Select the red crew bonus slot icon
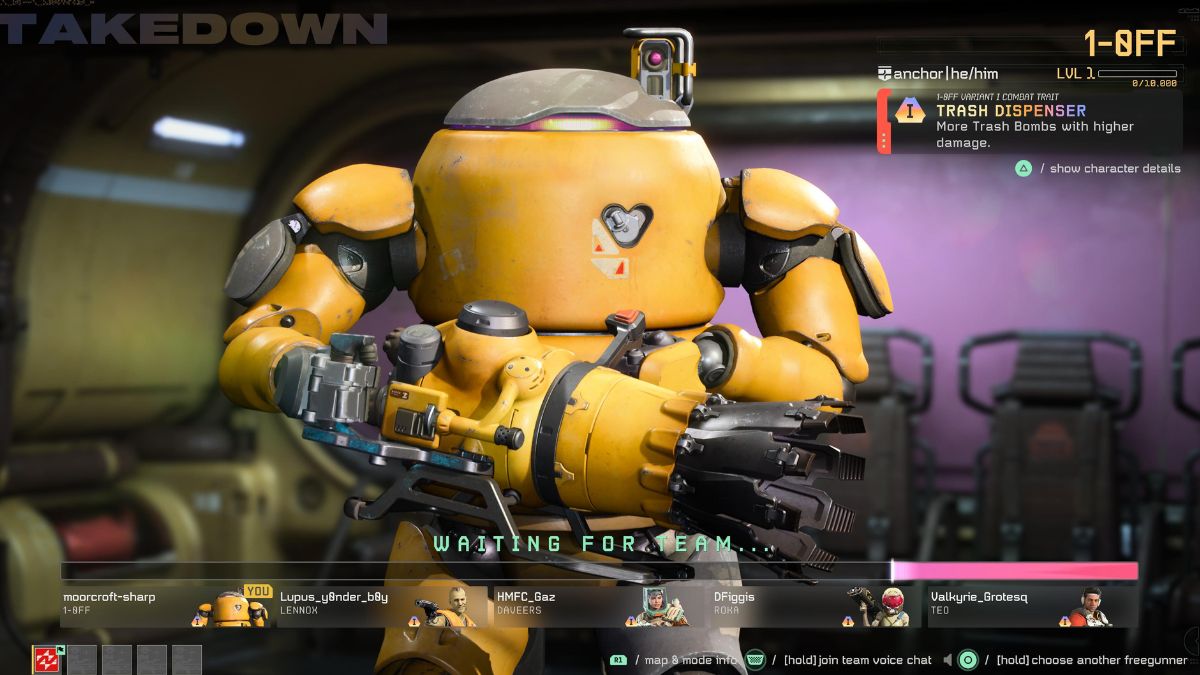This screenshot has width=1200, height=675. coord(48,660)
